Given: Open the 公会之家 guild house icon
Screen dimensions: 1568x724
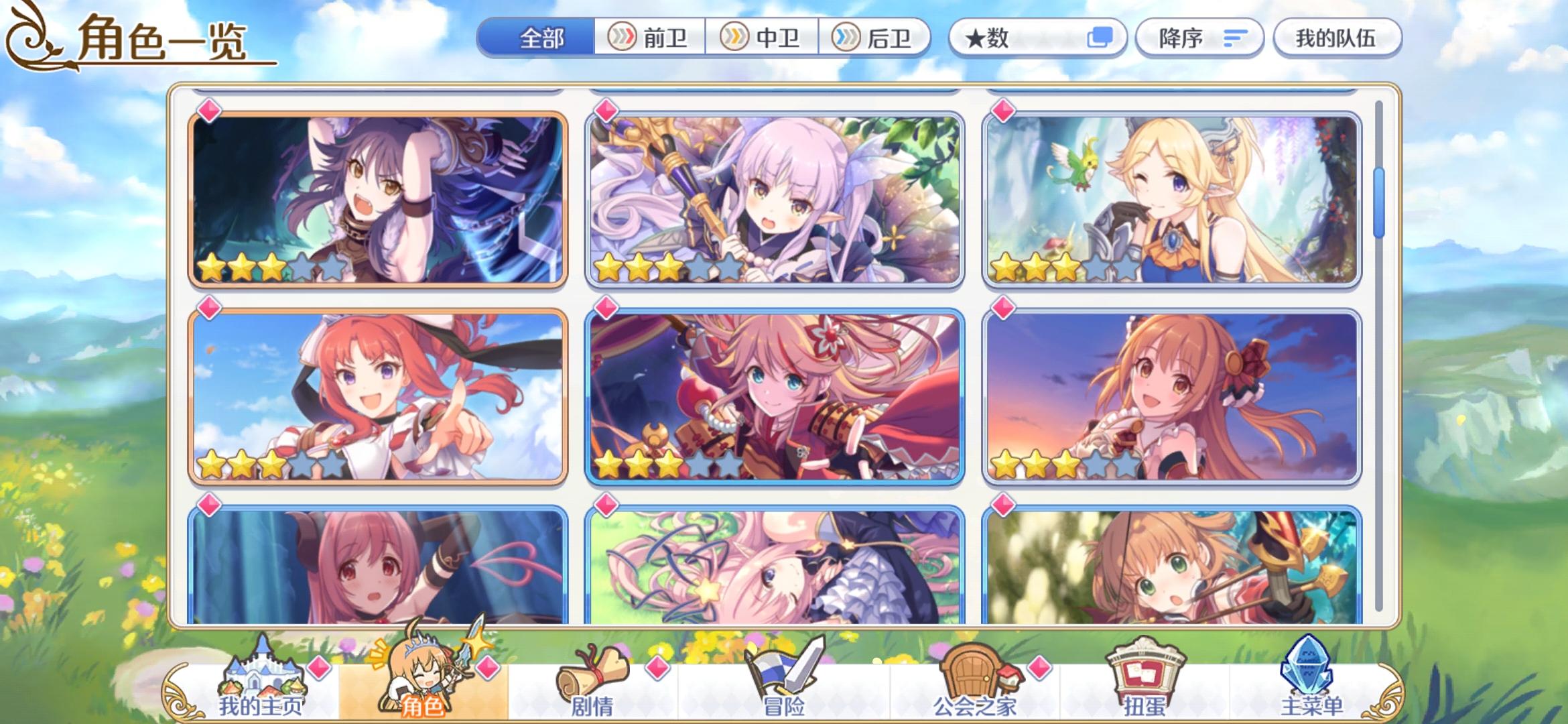Looking at the screenshot, I should point(977,670).
